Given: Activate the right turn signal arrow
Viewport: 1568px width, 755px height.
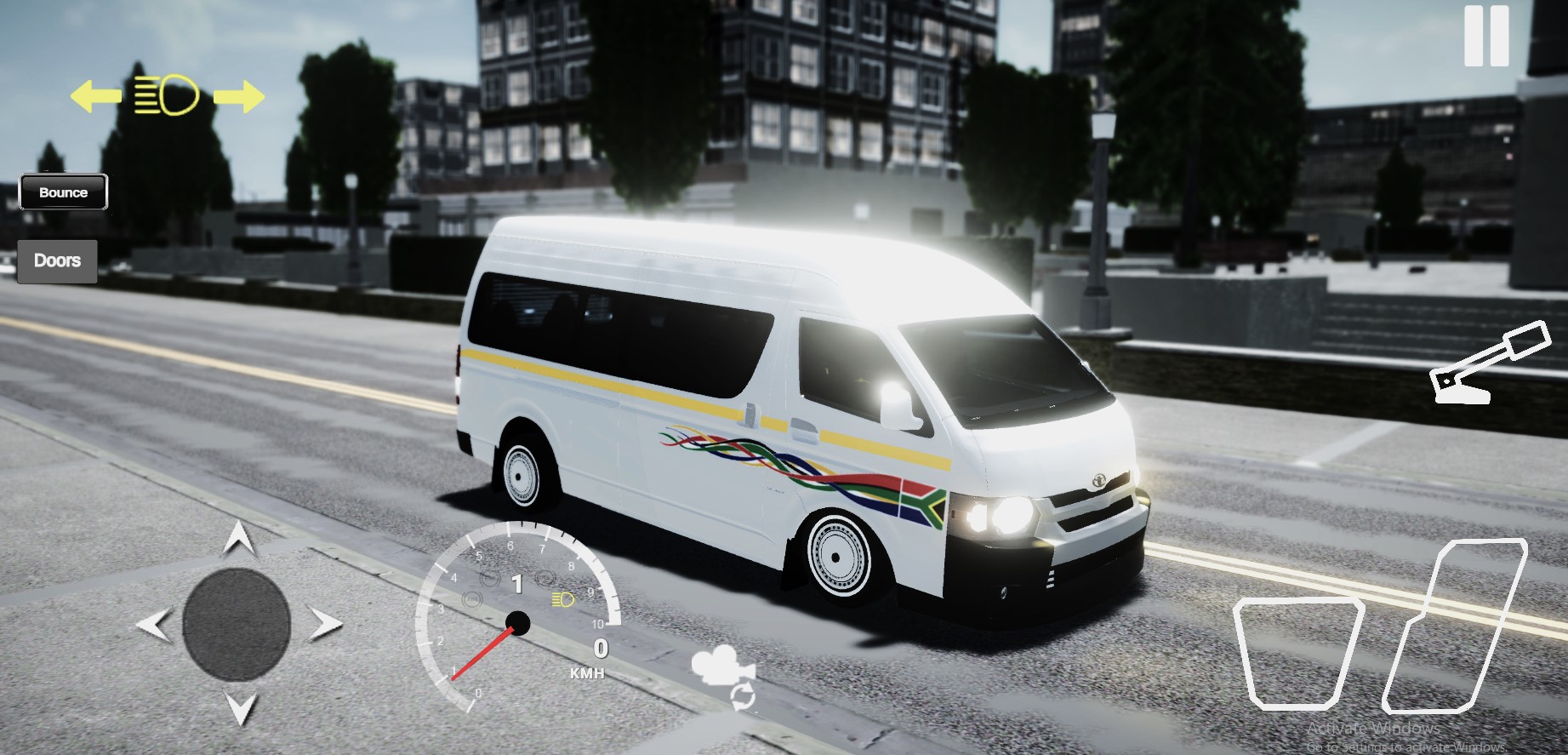Looking at the screenshot, I should [x=239, y=96].
